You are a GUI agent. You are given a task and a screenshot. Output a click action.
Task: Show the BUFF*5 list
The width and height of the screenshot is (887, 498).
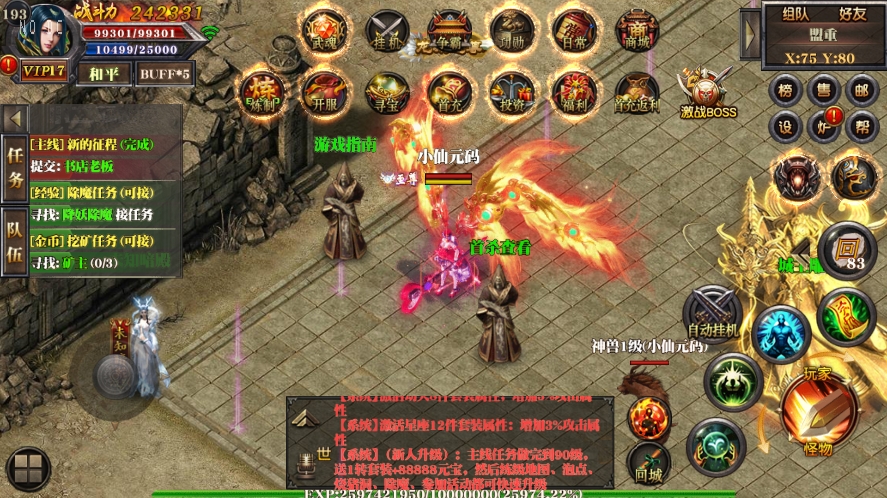point(164,73)
